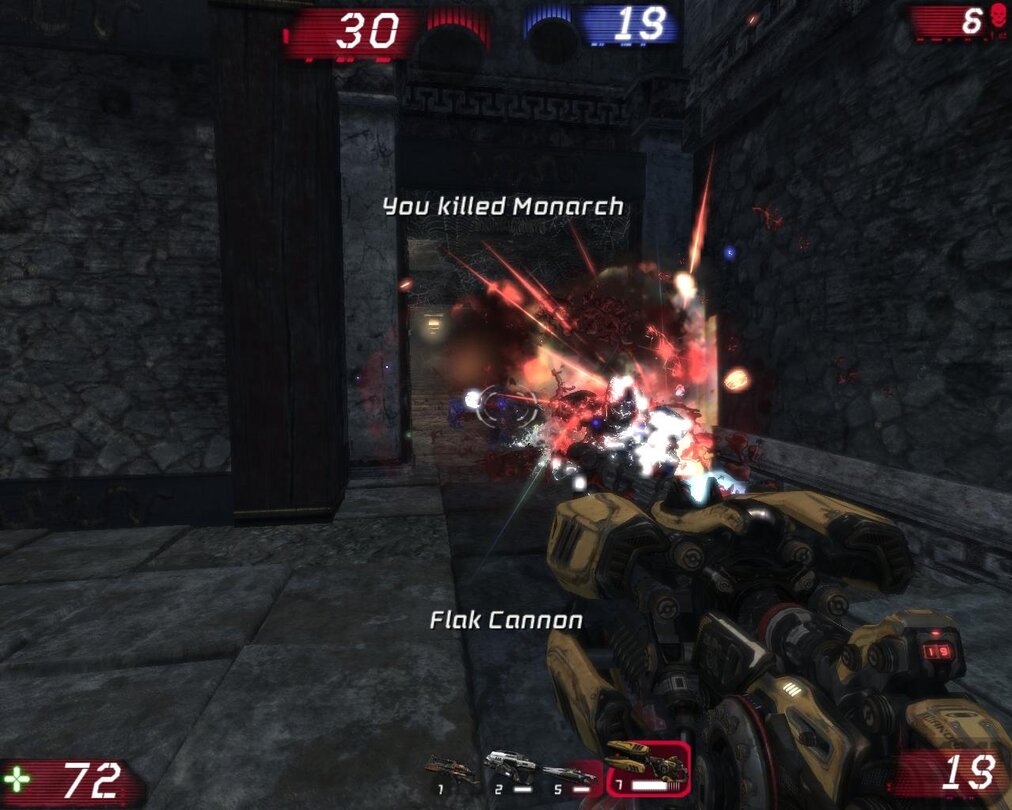Choose the Link Gun in weapon slot 5
The height and width of the screenshot is (810, 1012).
[569, 773]
